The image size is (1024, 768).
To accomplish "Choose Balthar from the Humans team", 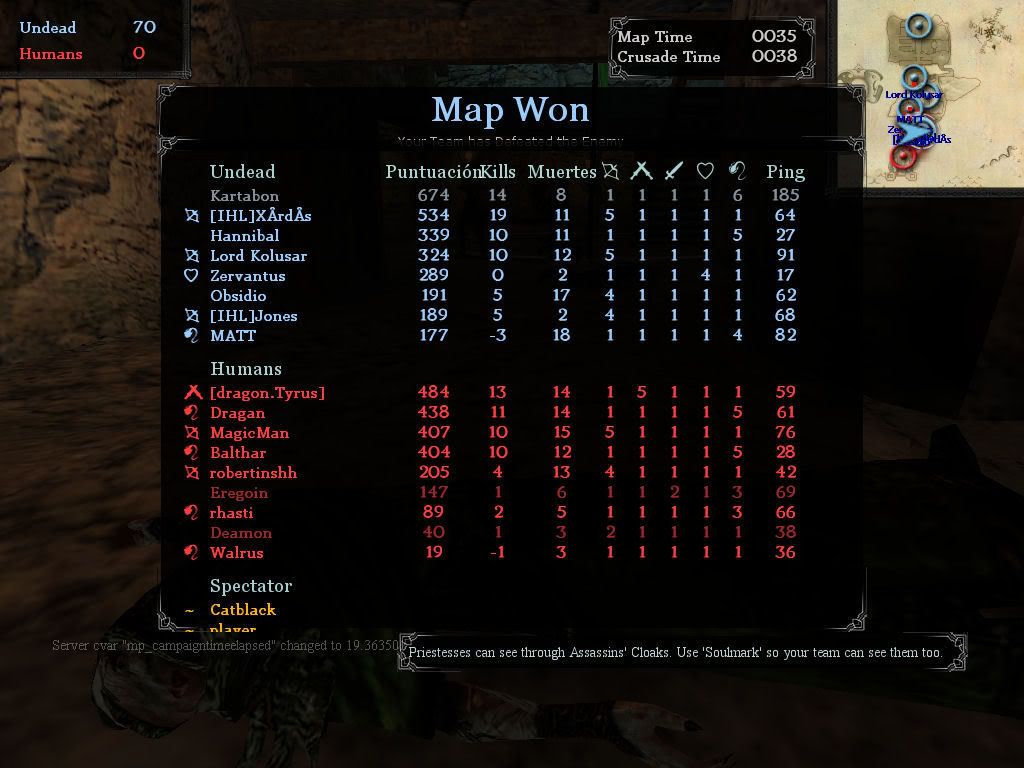I will click(x=238, y=453).
